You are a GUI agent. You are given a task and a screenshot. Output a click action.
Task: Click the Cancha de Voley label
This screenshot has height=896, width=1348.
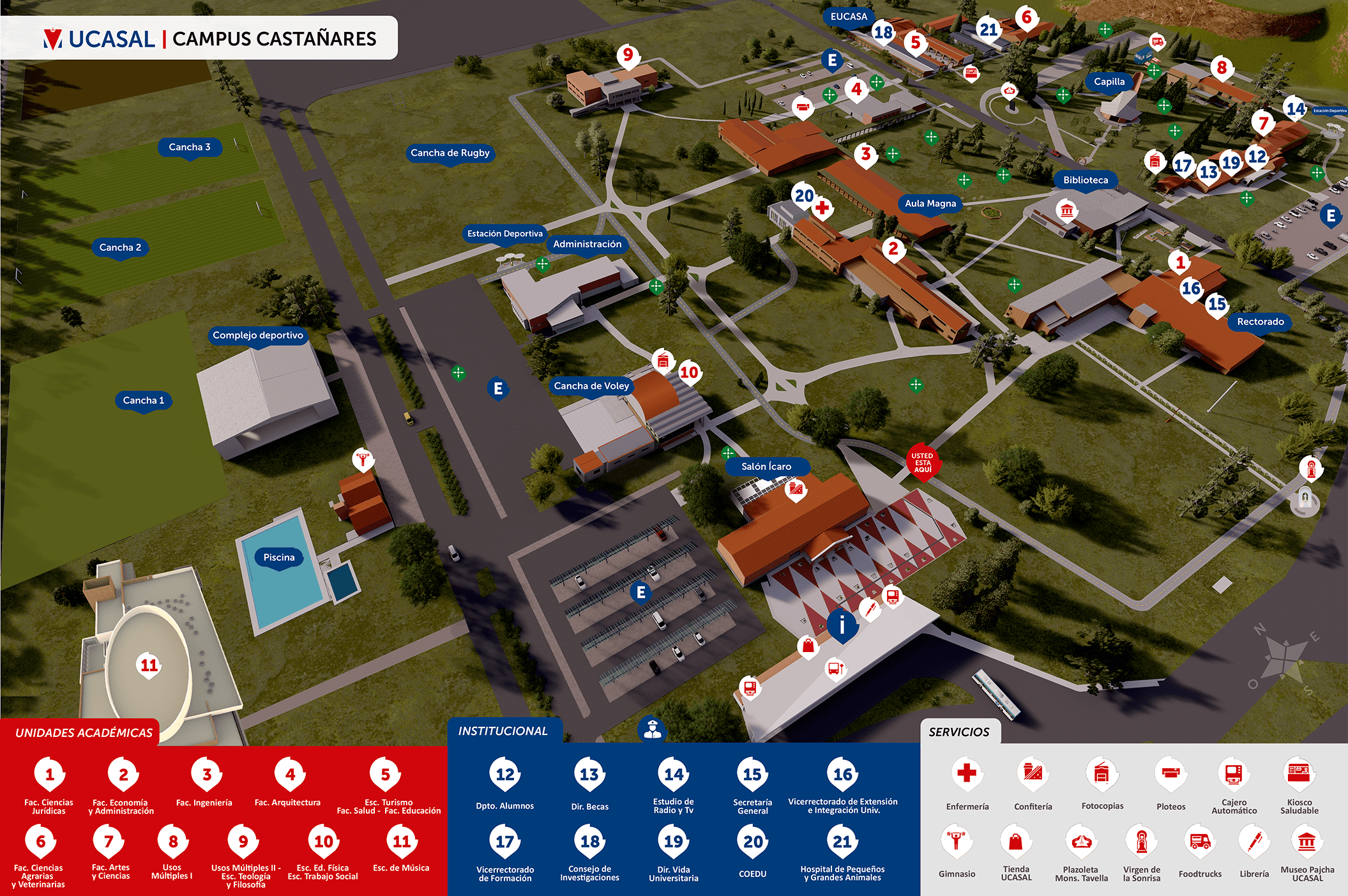[591, 386]
